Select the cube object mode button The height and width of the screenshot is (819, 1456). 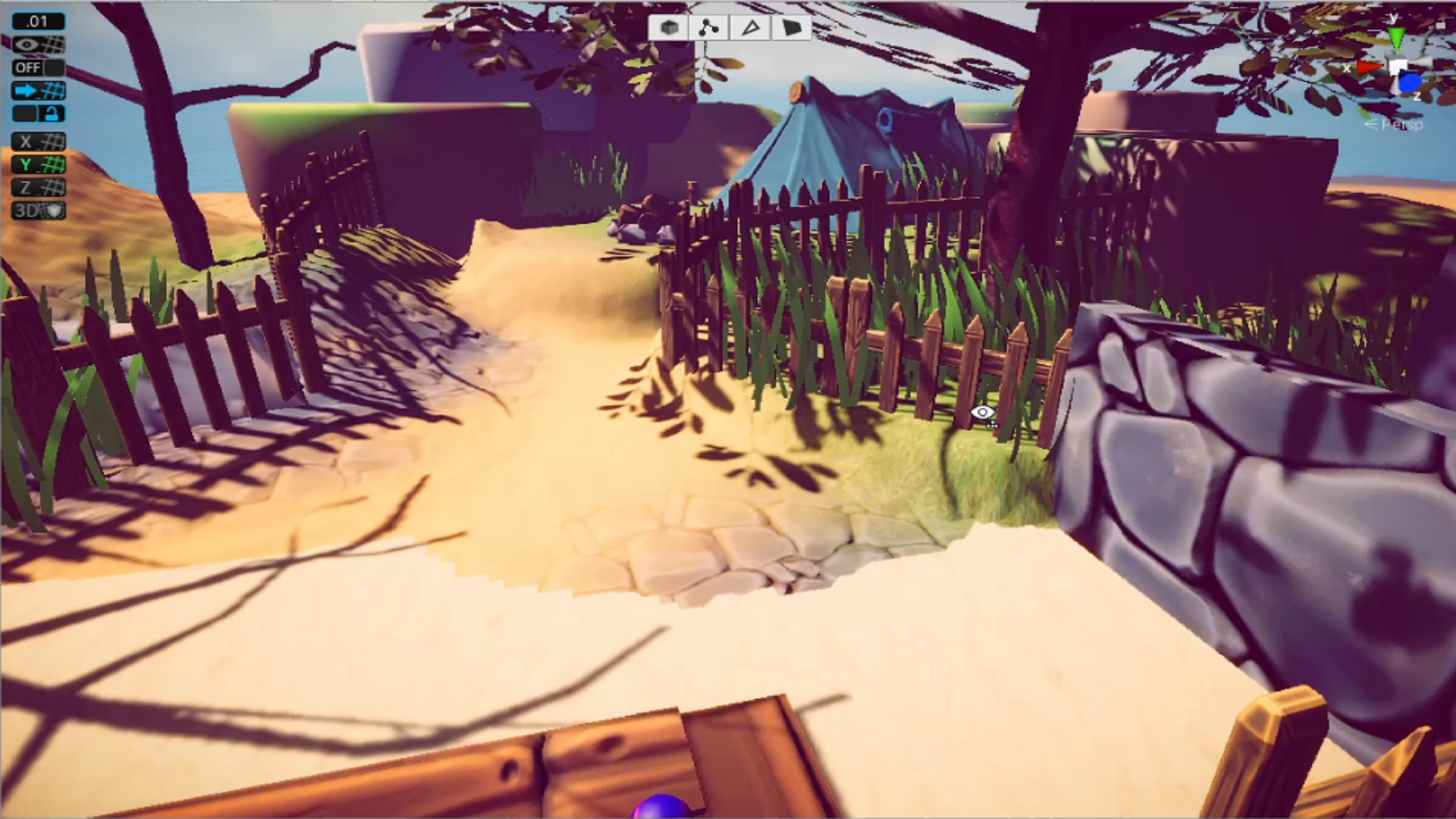coord(668,27)
